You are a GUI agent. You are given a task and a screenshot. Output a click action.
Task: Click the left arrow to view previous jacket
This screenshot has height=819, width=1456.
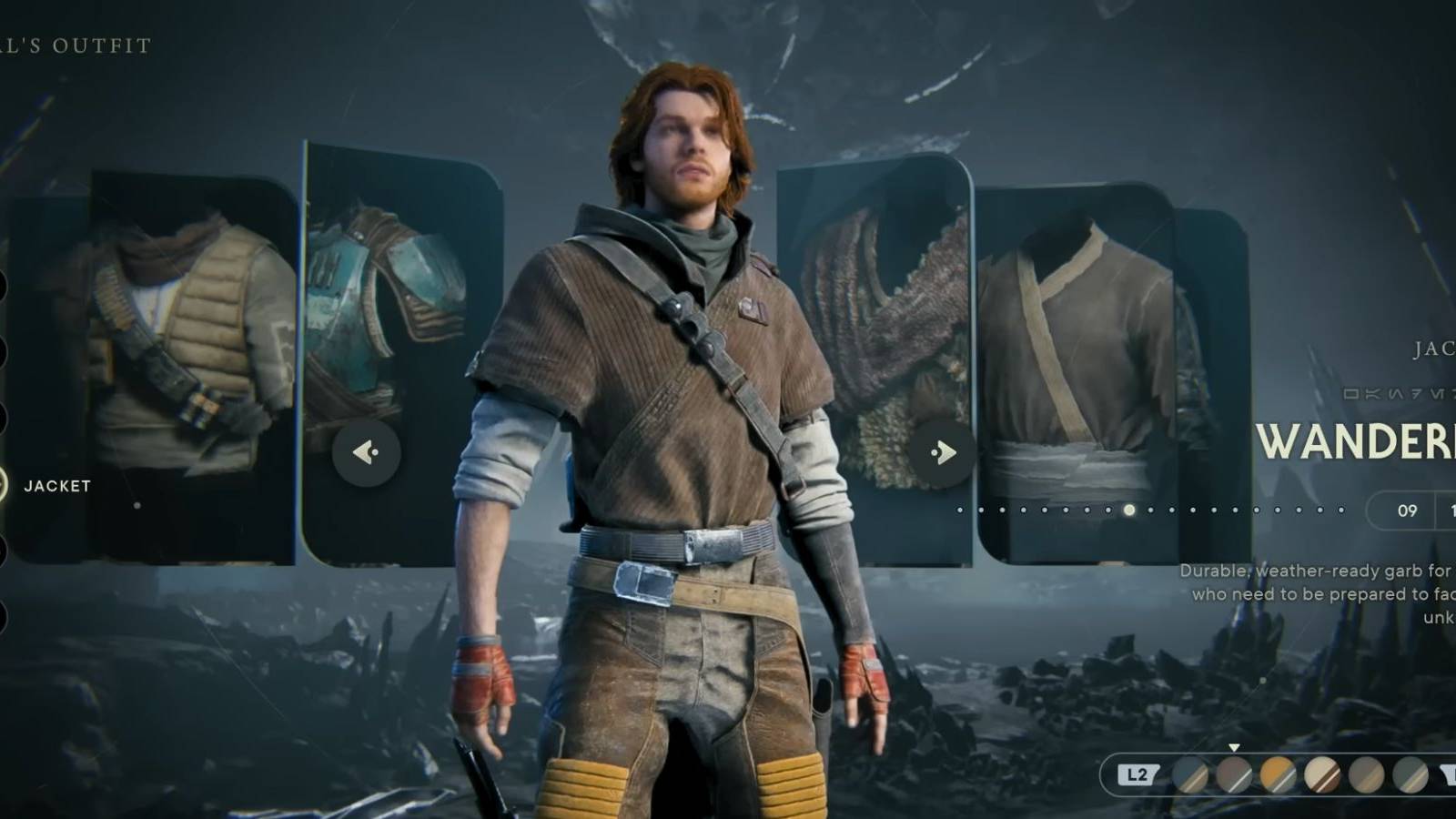pyautogui.click(x=368, y=454)
